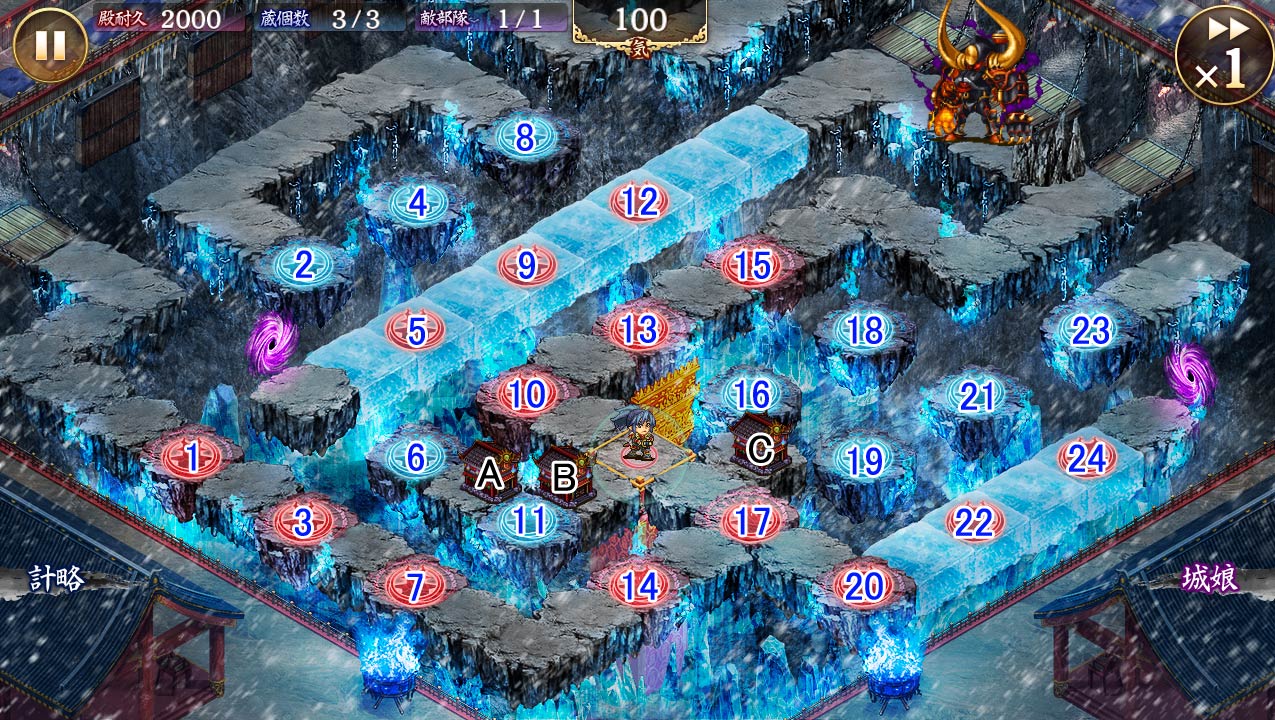Pause the battle
The image size is (1275, 720).
(50, 45)
